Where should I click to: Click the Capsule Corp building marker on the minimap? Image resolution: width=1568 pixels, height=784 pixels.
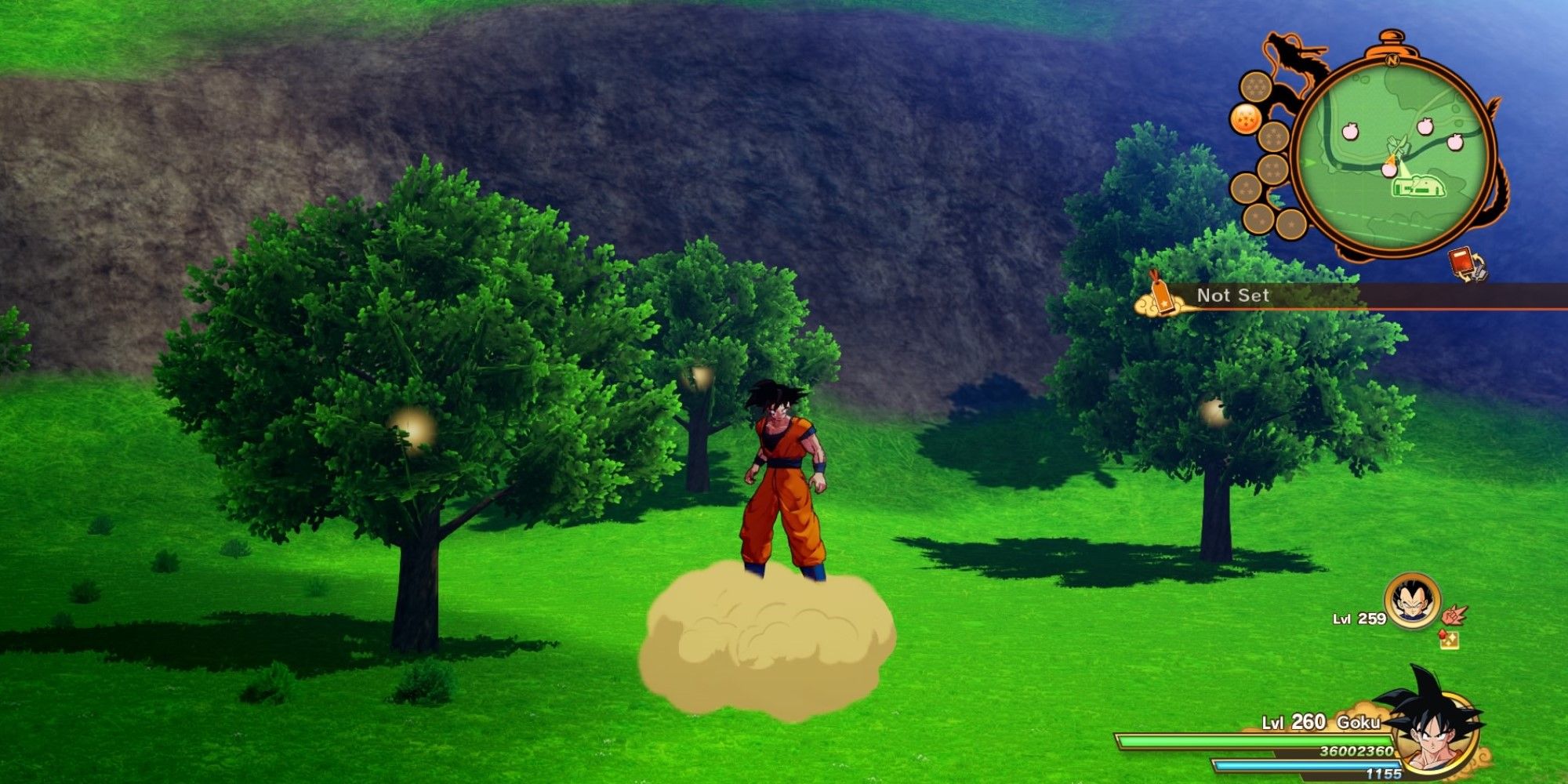point(1419,187)
